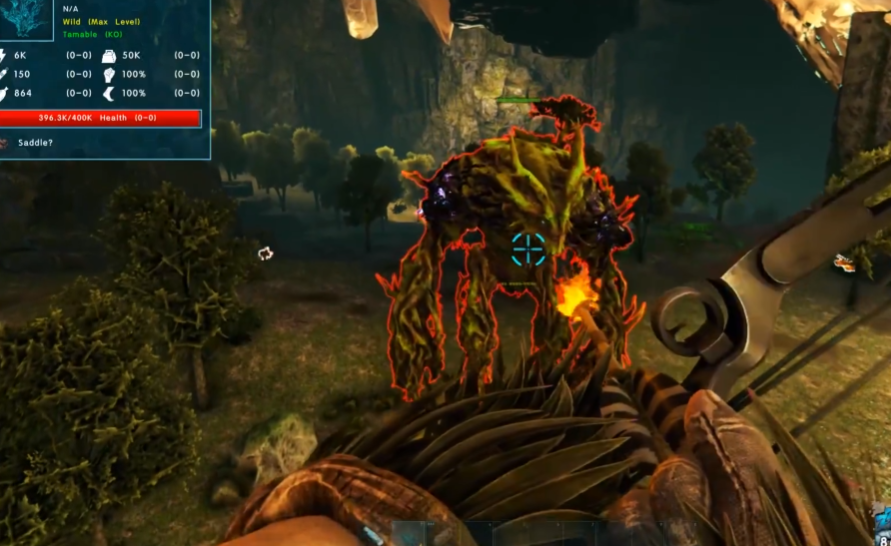Click the creature portrait in the stats panel
This screenshot has width=891, height=546.
coord(27,18)
